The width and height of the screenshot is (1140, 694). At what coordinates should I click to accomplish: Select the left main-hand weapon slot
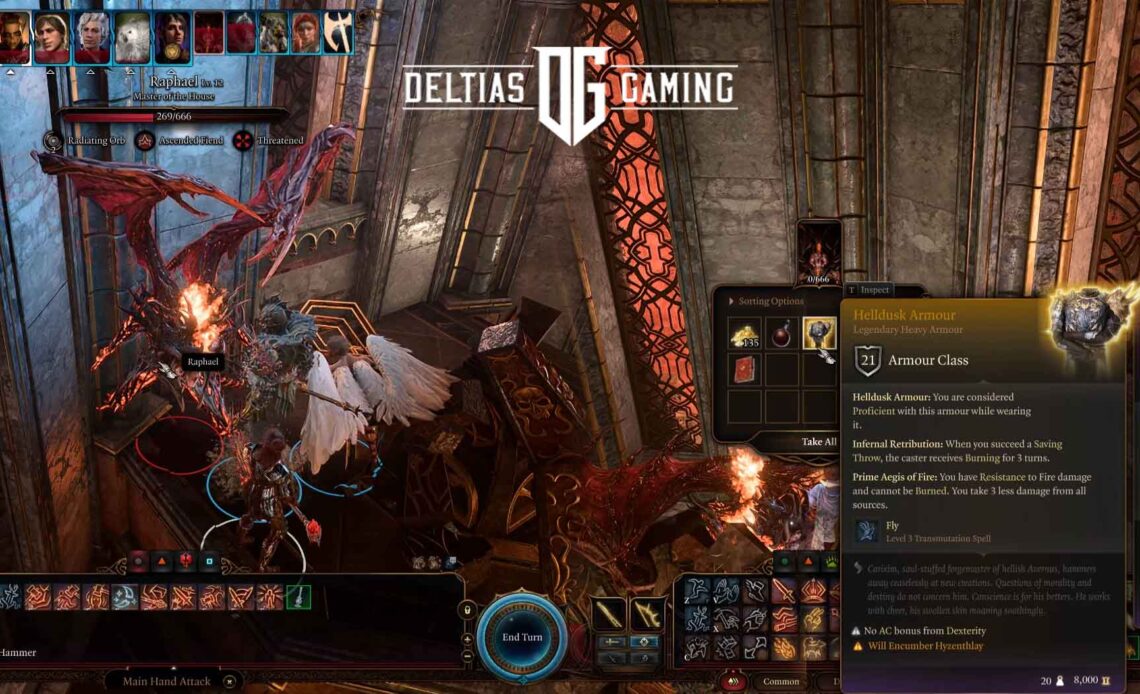609,612
